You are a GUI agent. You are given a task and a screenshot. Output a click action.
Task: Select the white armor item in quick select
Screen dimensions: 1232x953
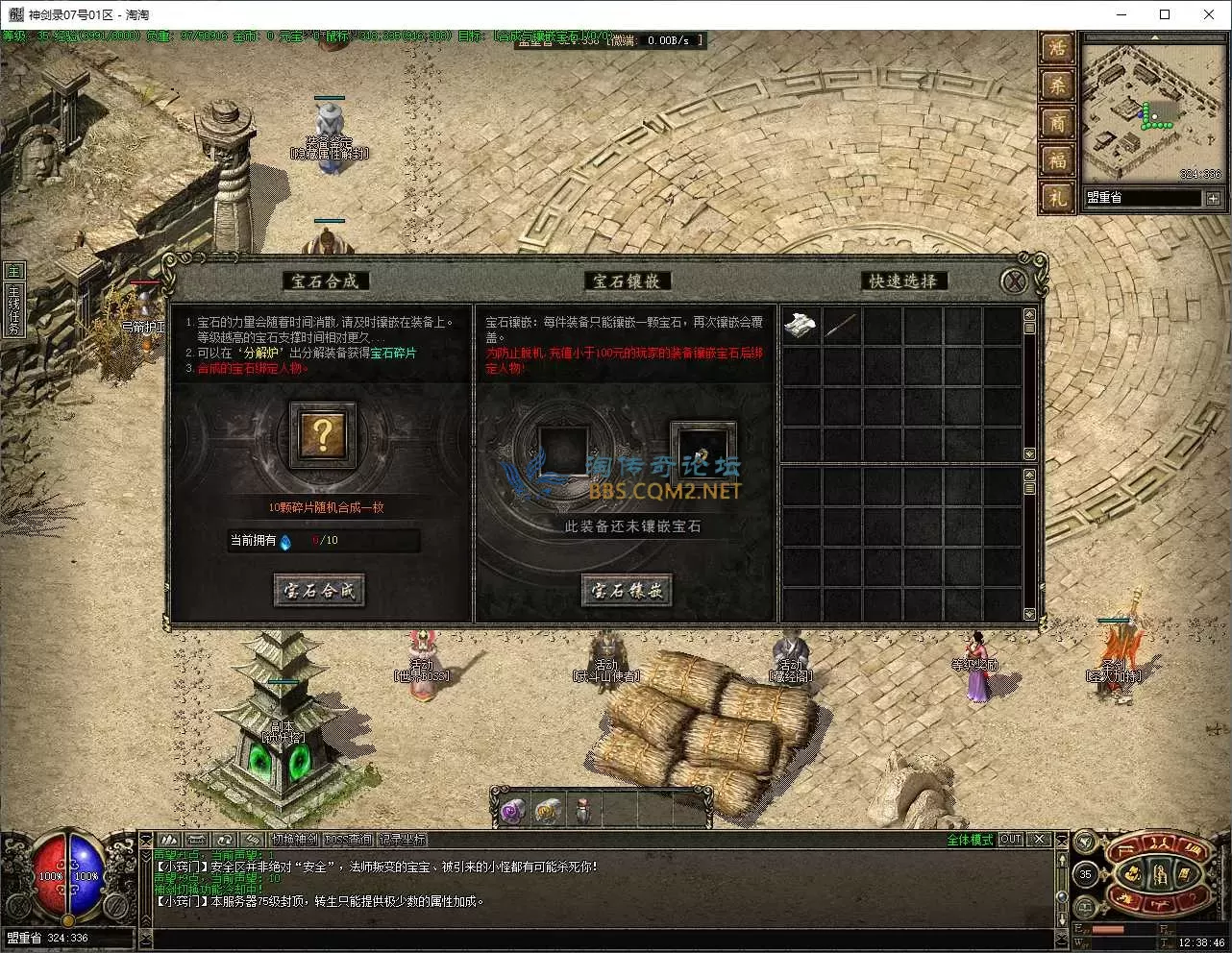pos(801,326)
